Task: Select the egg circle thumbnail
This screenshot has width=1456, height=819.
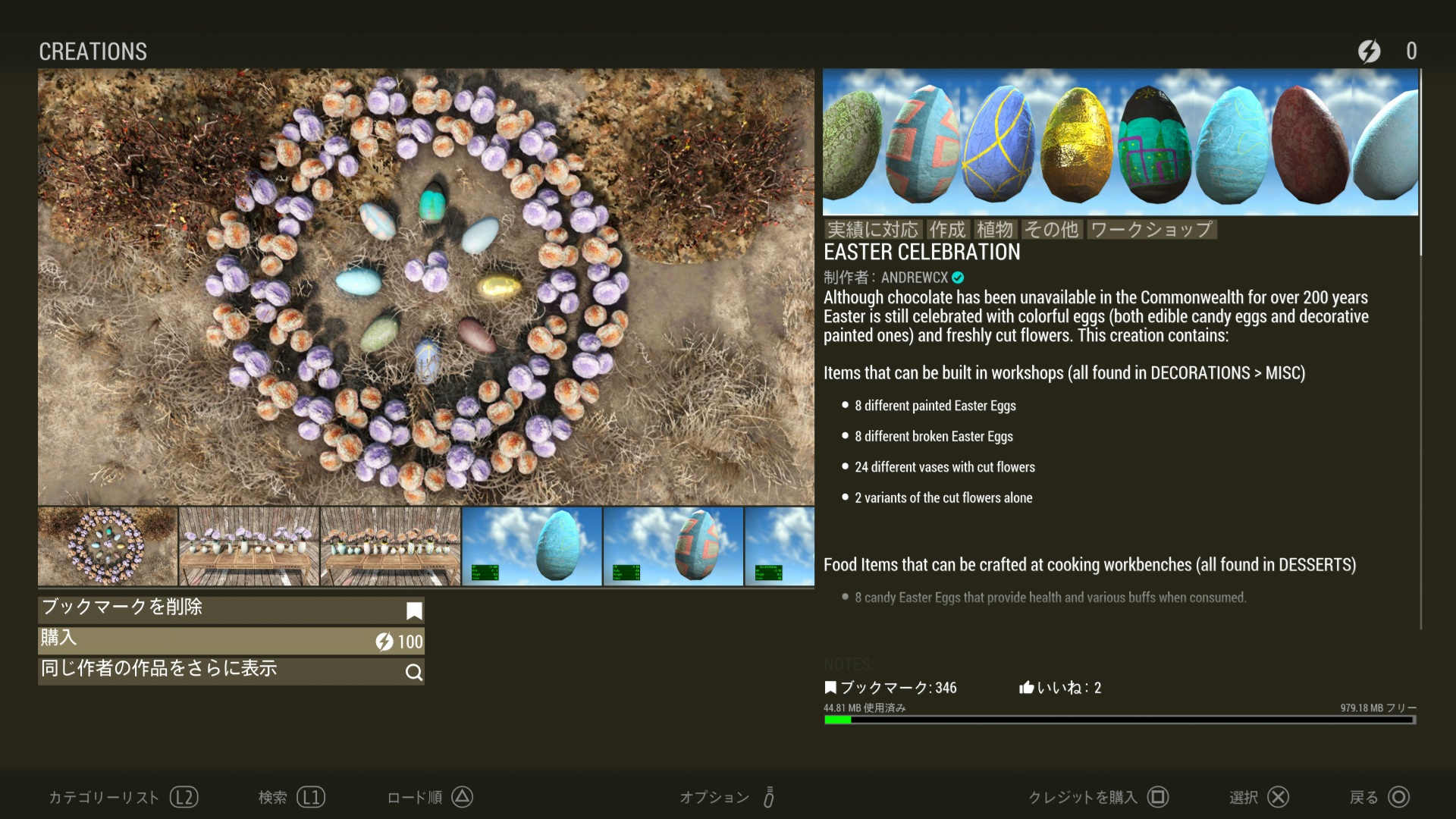Action: point(107,546)
